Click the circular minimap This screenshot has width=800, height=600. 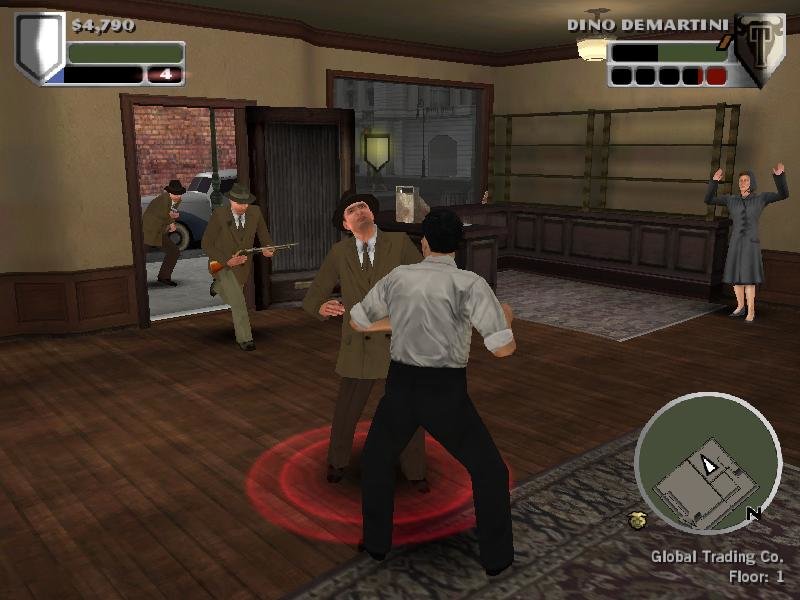(708, 464)
